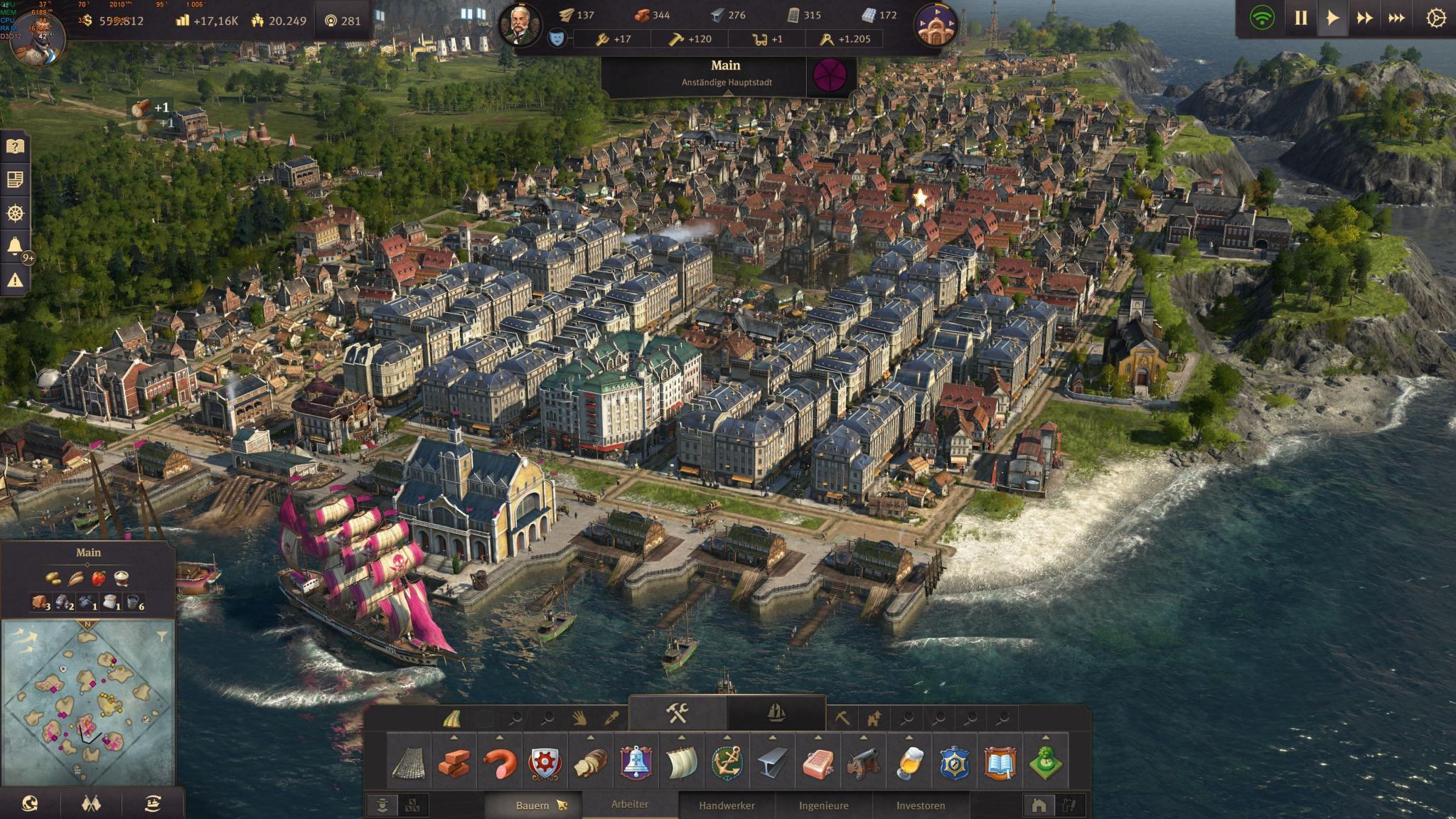Switch to the Handwerker tab
This screenshot has width=1456, height=819.
coord(727,805)
